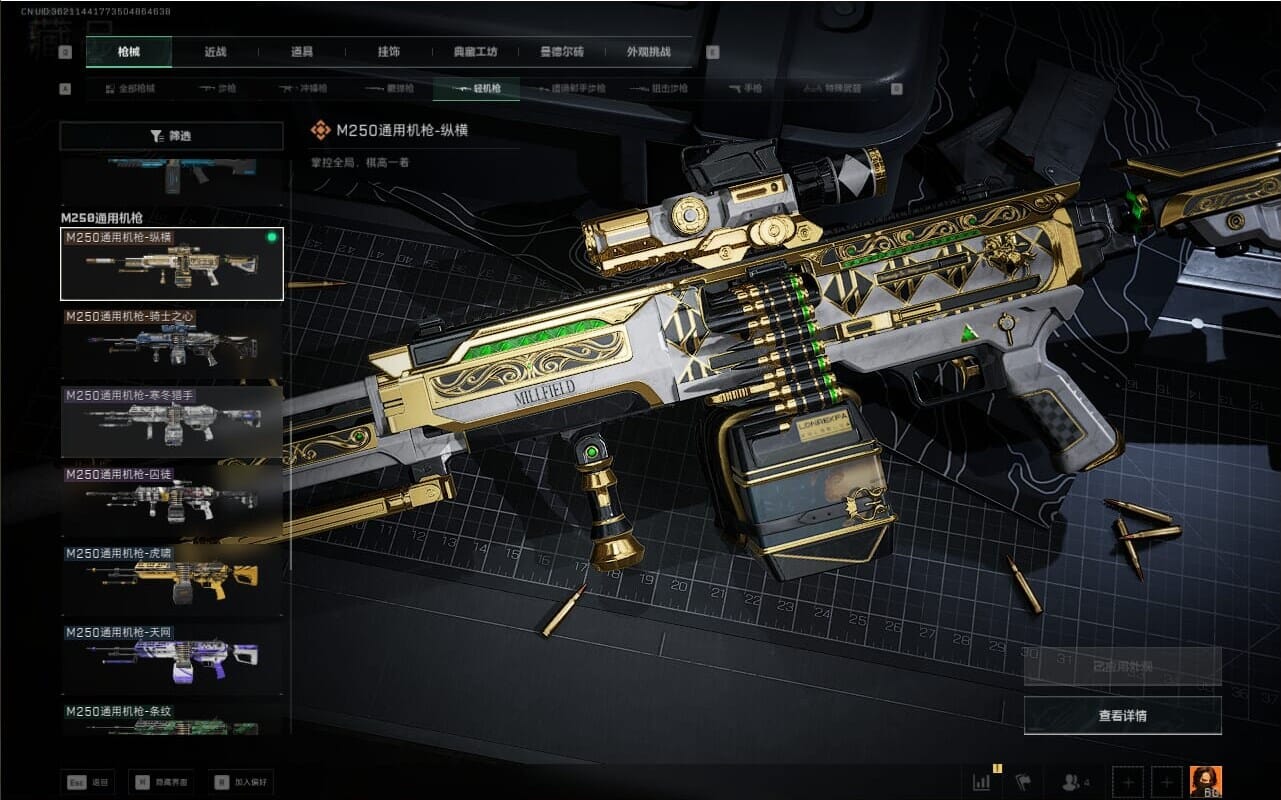Click the 查看详情 view details button
Viewport: 1281px width, 800px height.
coord(1122,715)
